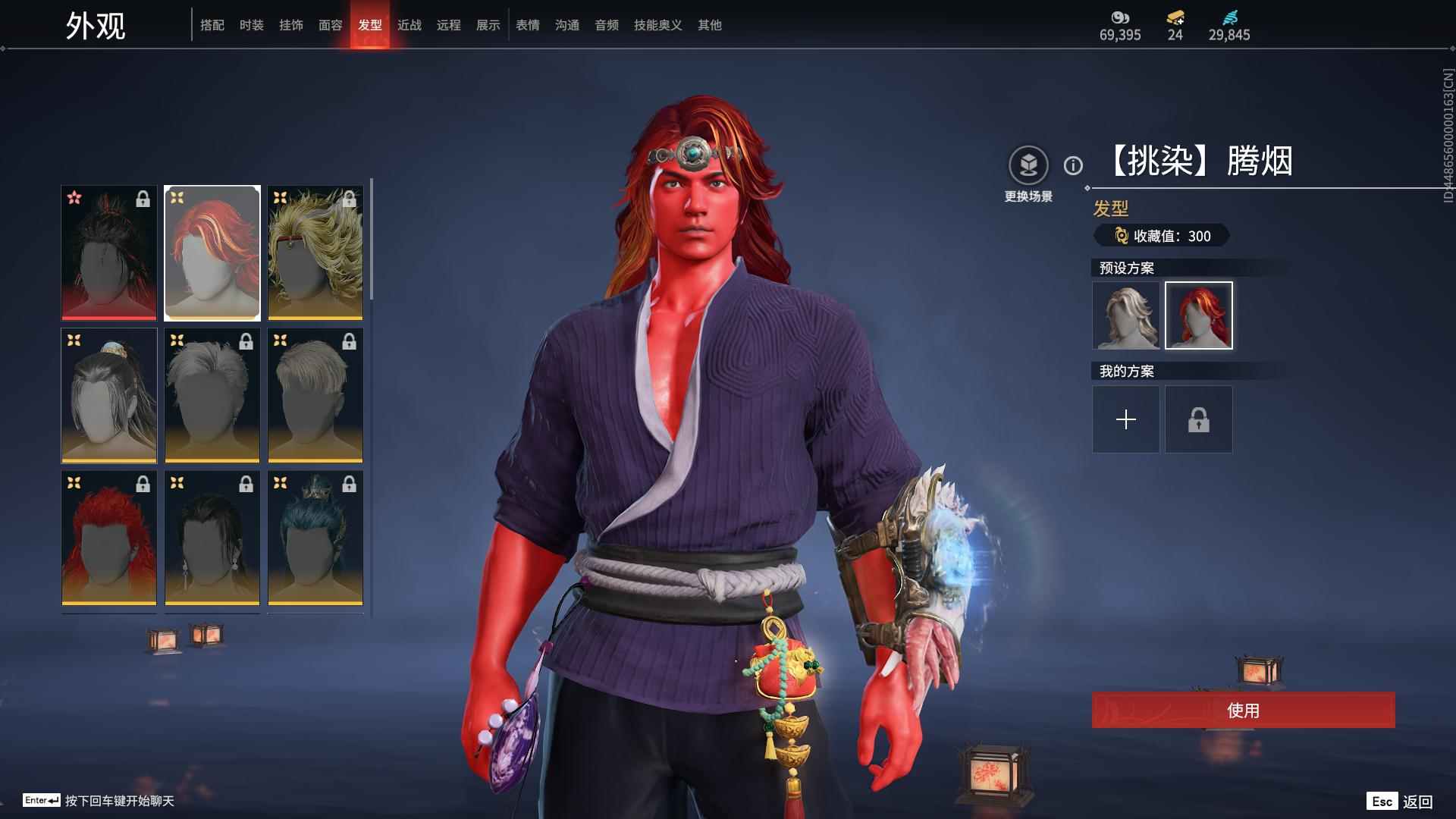
Task: Choose the red hair preset scheme
Action: pos(1198,315)
